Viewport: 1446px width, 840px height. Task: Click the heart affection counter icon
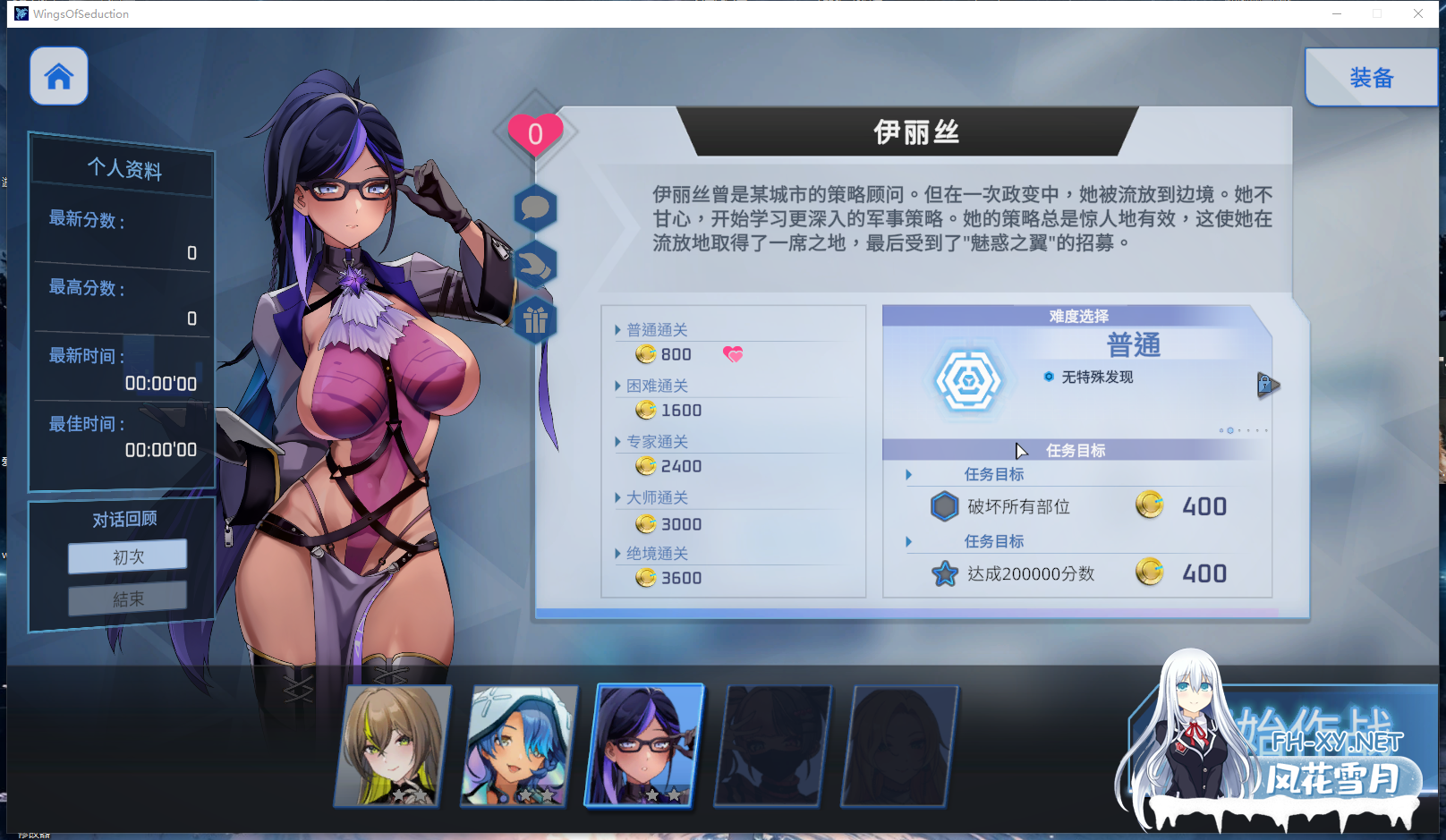pyautogui.click(x=535, y=132)
